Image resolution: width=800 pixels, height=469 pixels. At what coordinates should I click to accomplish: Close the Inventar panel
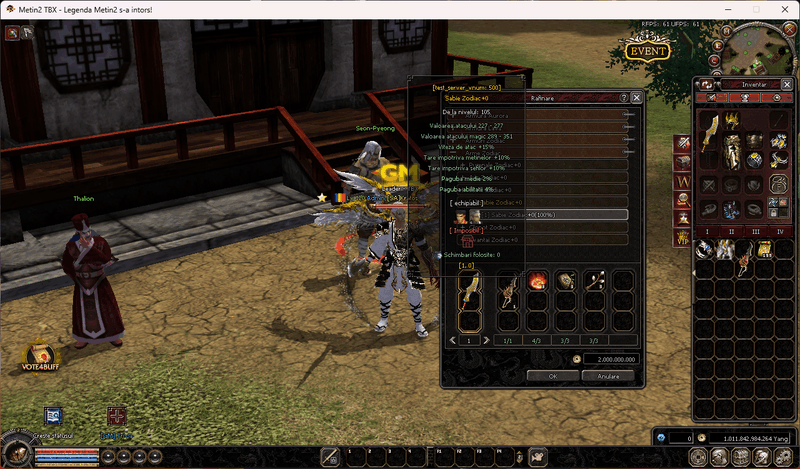coord(787,84)
